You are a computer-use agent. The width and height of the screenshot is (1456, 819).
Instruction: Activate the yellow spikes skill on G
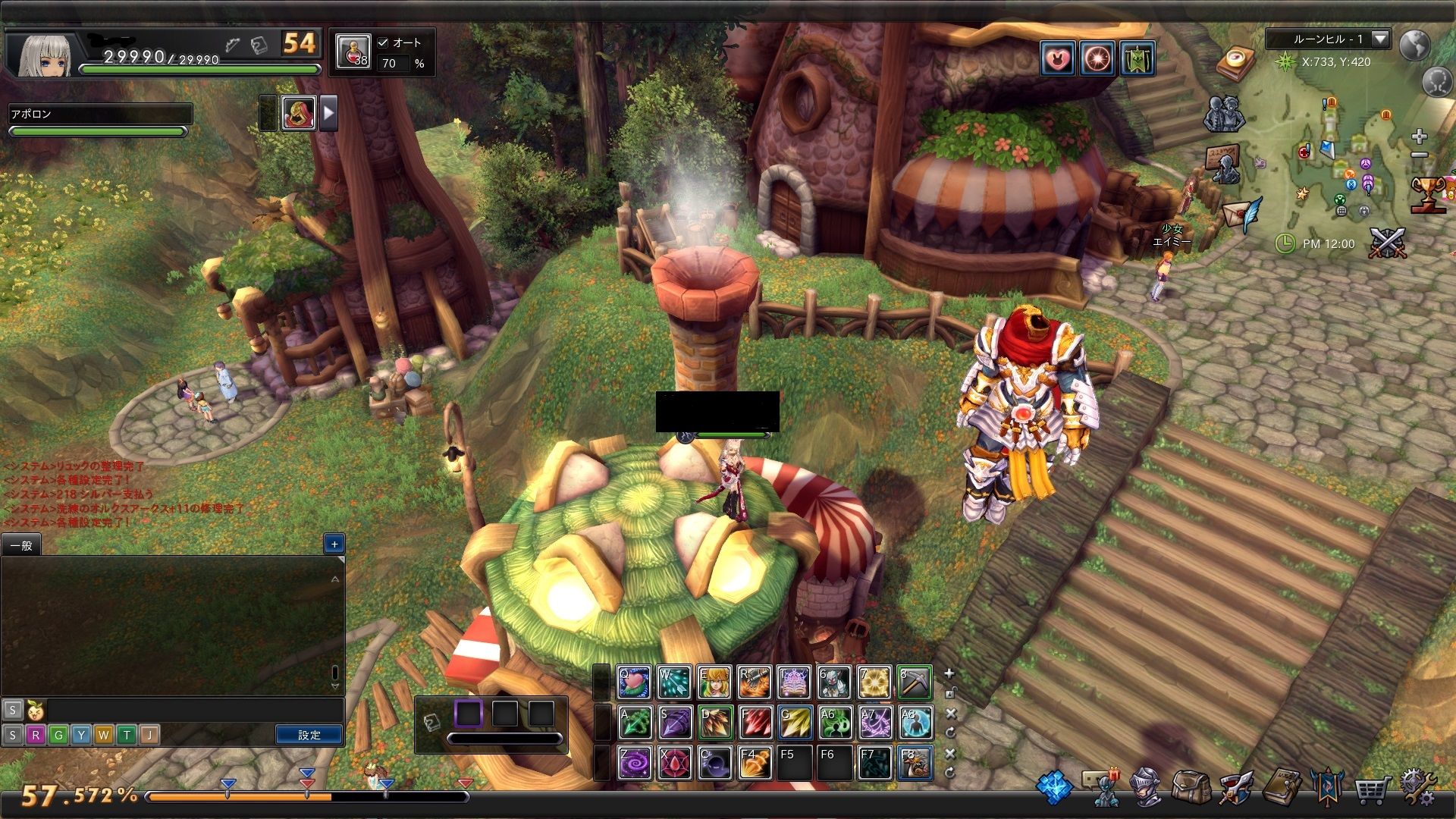point(794,723)
